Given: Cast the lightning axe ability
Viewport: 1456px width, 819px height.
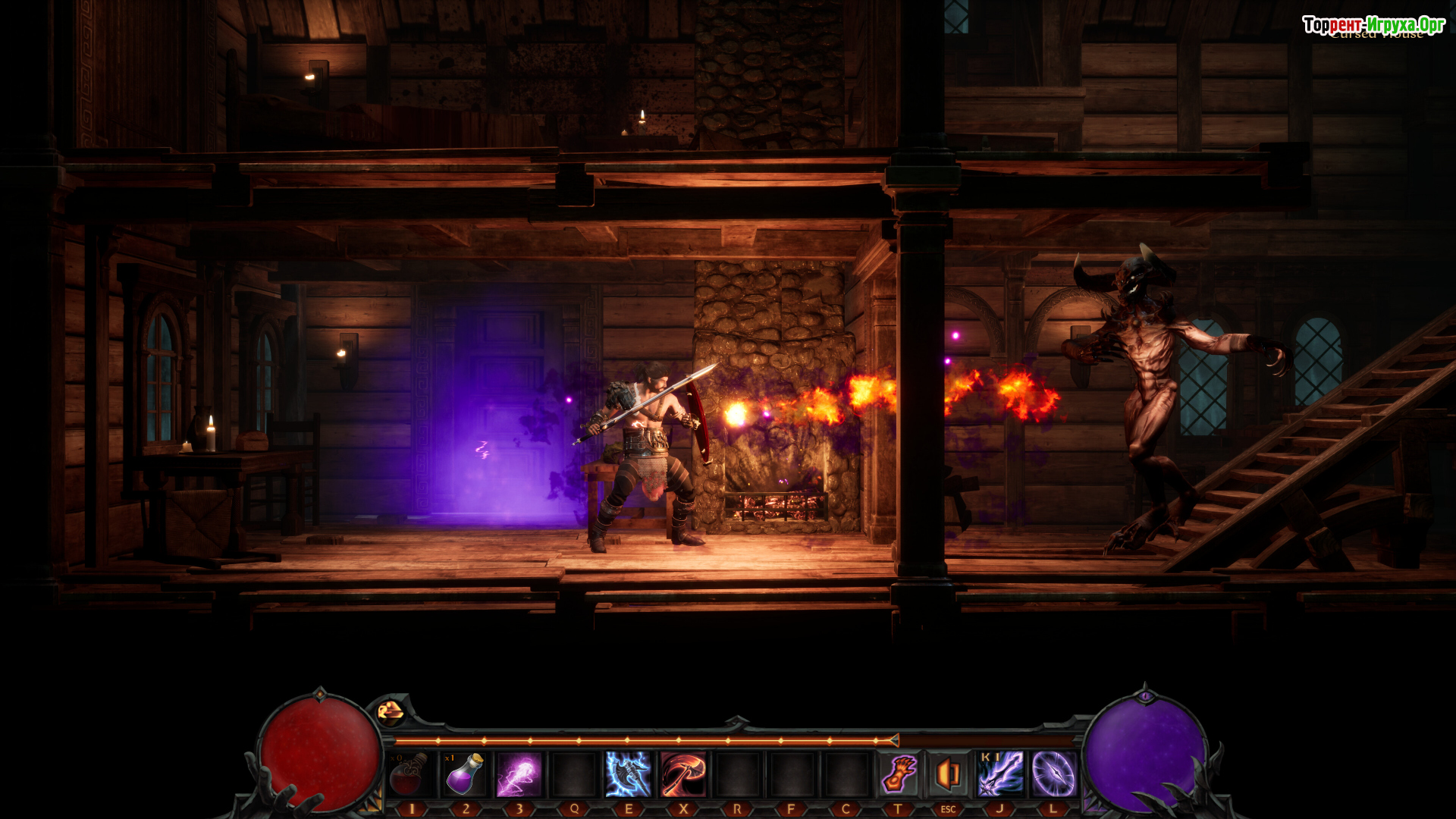Looking at the screenshot, I should pos(629,774).
